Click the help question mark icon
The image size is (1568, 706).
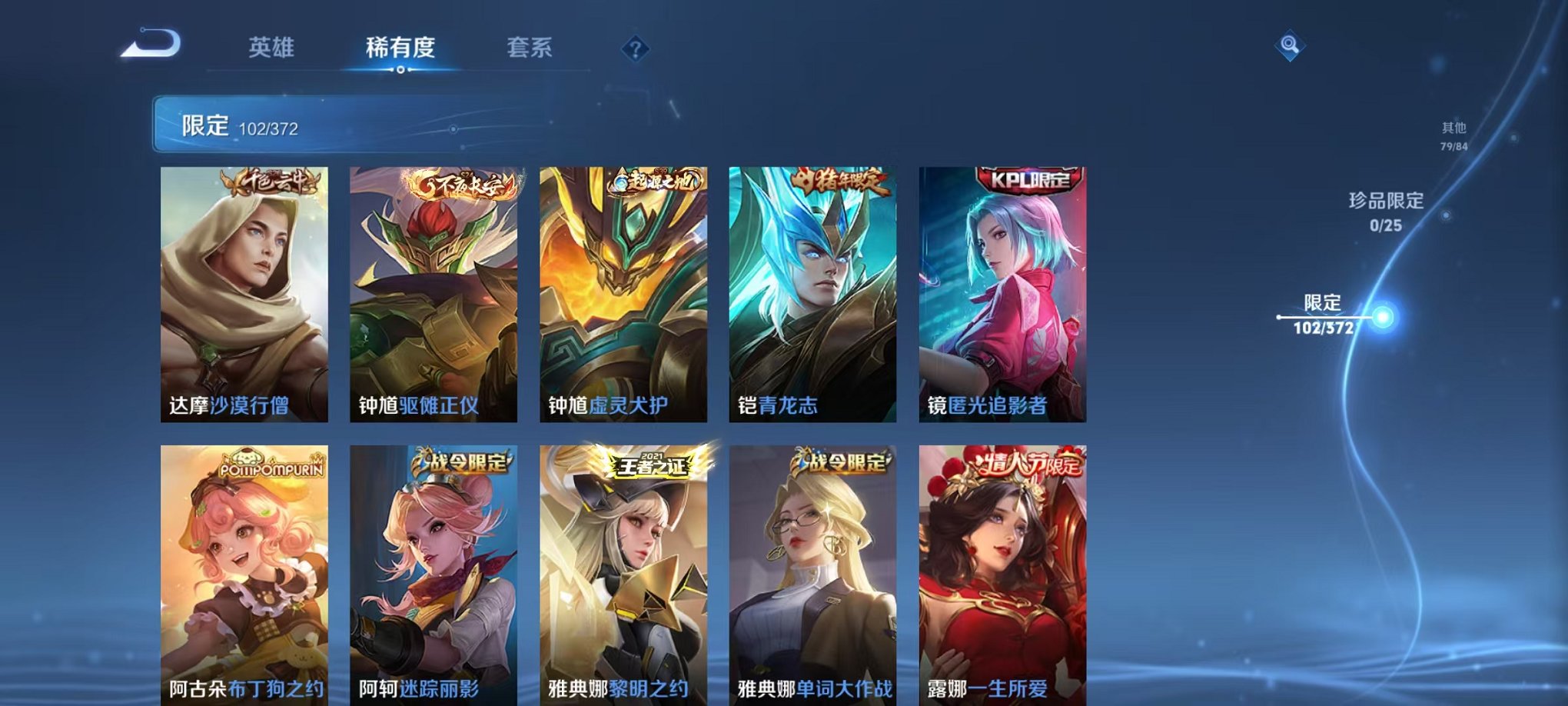point(633,49)
